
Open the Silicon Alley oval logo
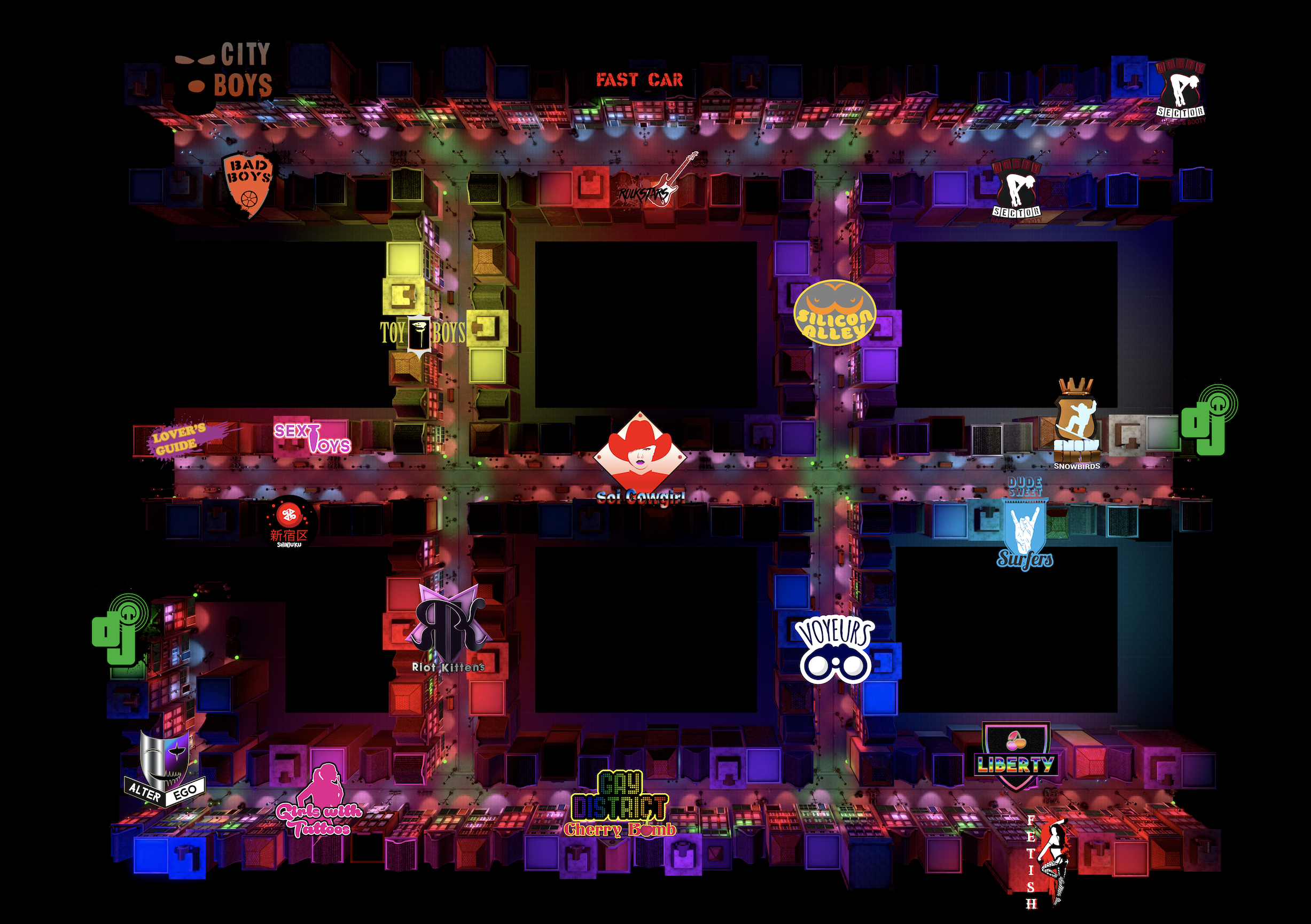pyautogui.click(x=834, y=312)
